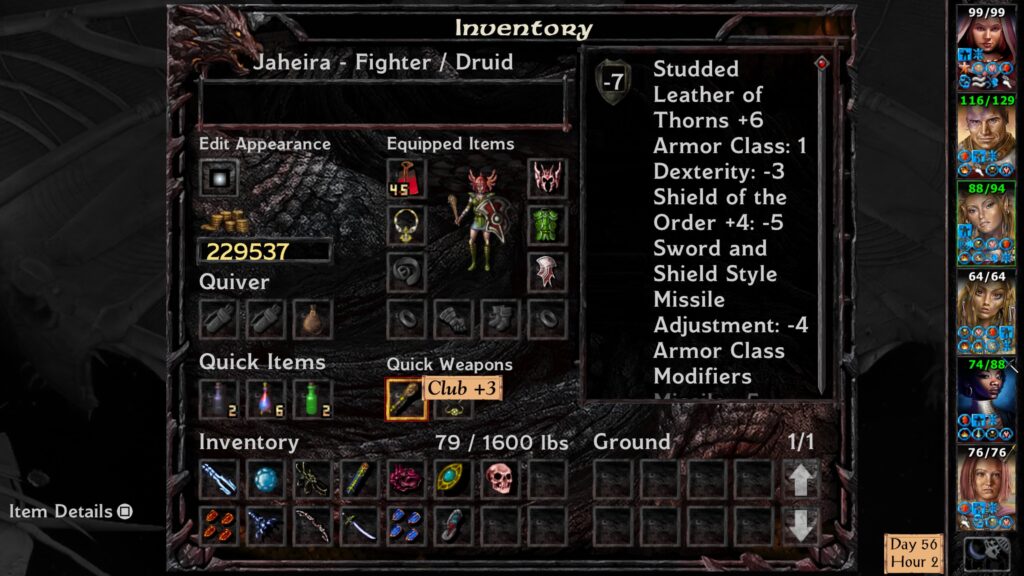Pick the green potion quick item
This screenshot has width=1024, height=576.
click(312, 399)
